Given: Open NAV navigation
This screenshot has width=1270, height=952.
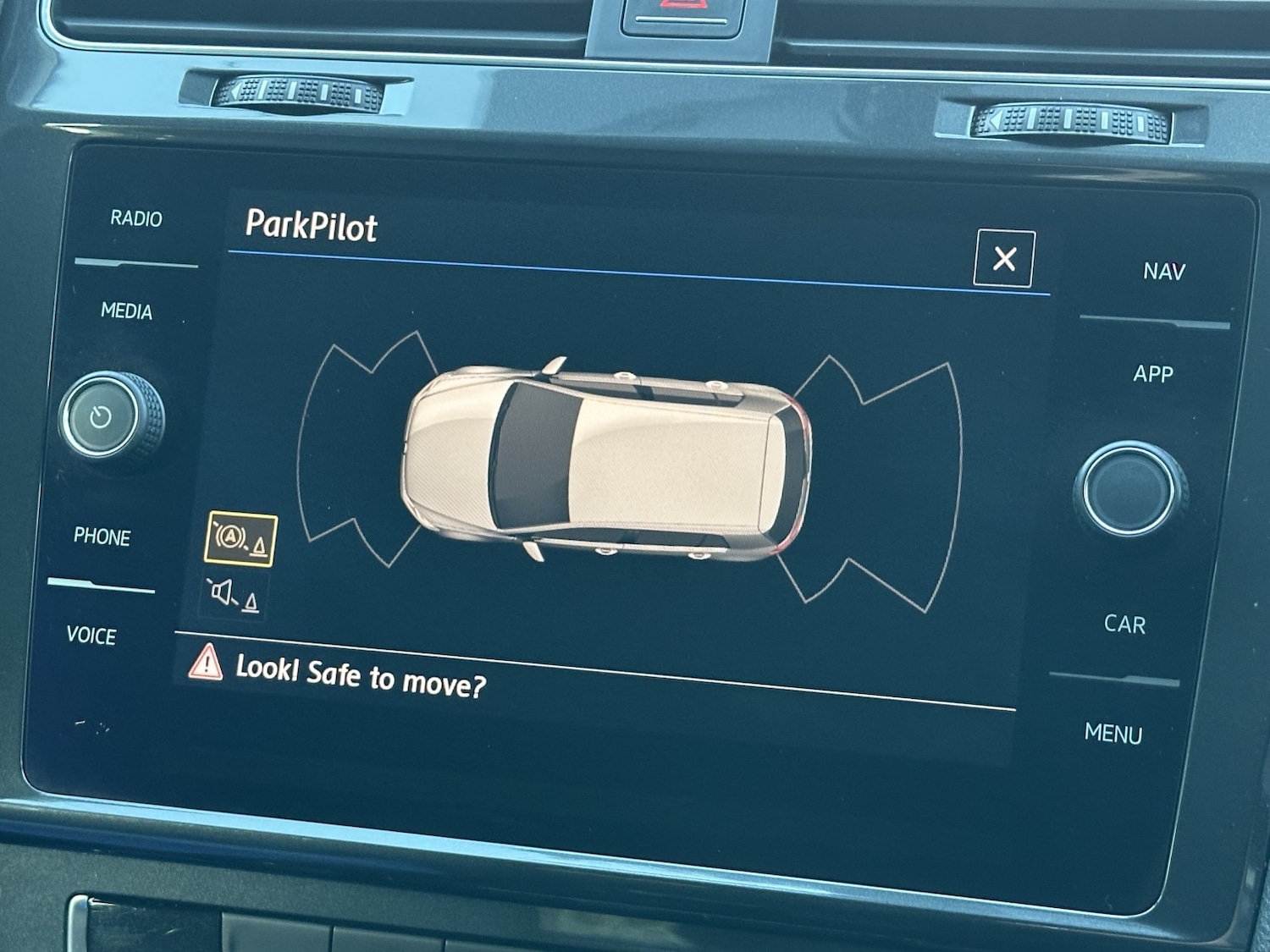Looking at the screenshot, I should (1164, 272).
